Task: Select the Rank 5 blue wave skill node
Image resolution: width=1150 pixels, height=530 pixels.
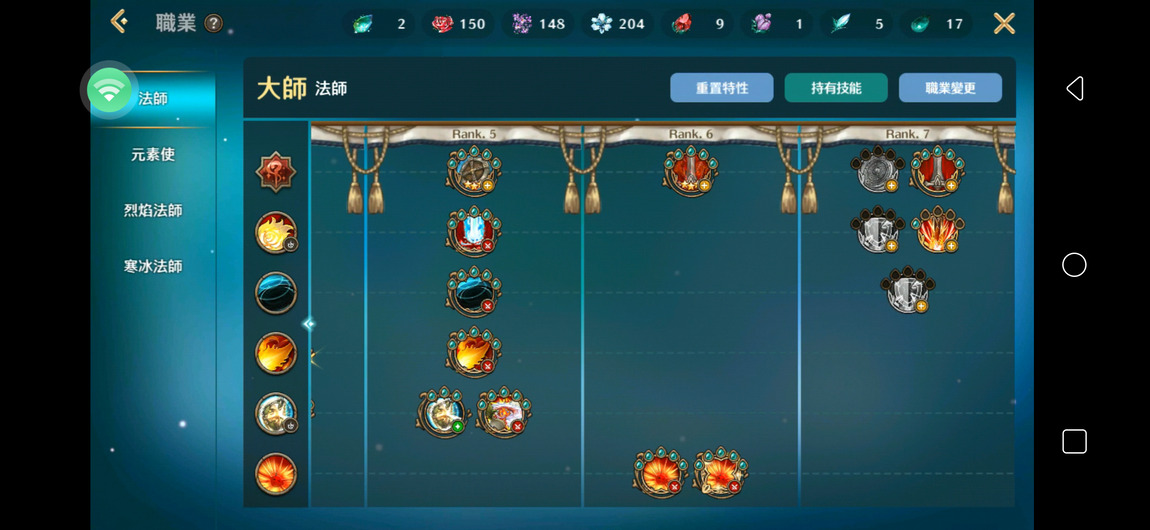Action: [473, 292]
